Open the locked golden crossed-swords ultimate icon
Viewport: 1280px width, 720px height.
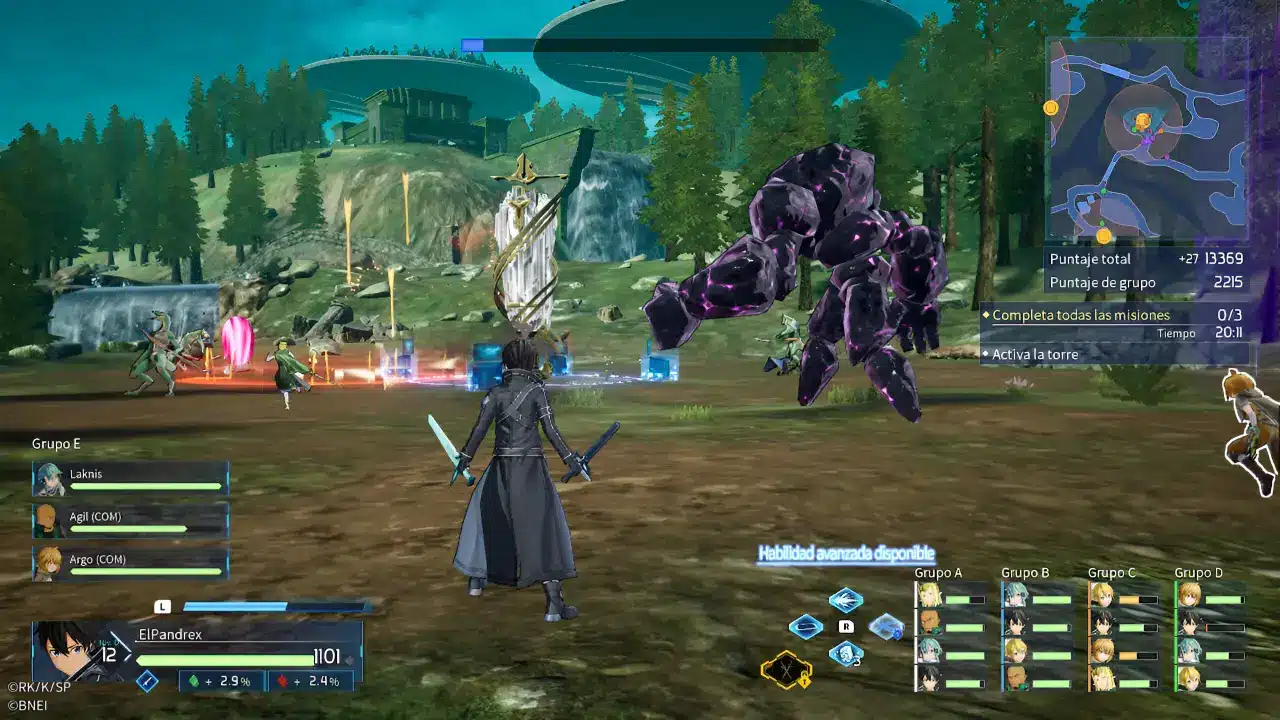[785, 672]
